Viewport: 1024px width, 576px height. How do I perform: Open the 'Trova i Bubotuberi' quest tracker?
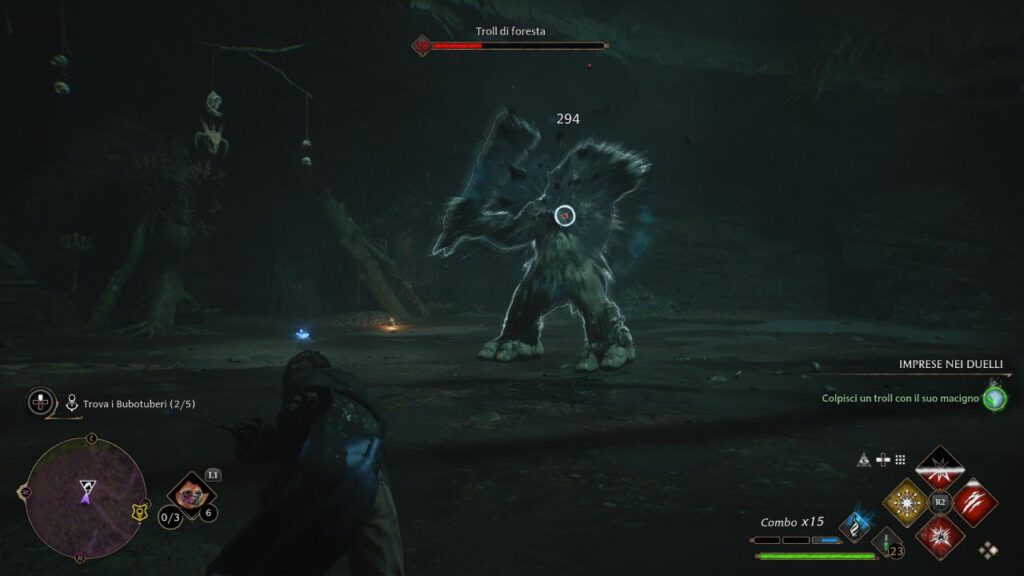pyautogui.click(x=124, y=403)
